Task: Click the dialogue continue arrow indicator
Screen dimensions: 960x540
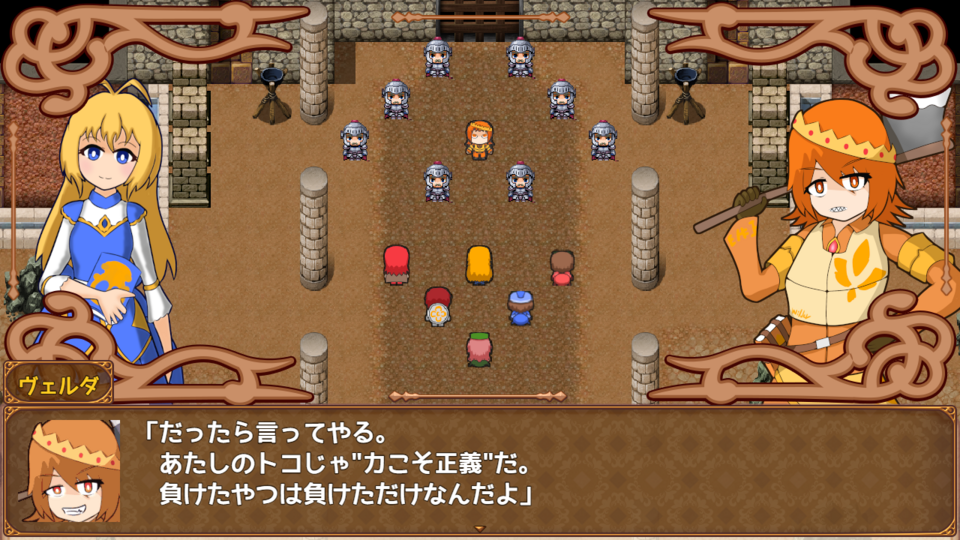Action: [x=479, y=528]
